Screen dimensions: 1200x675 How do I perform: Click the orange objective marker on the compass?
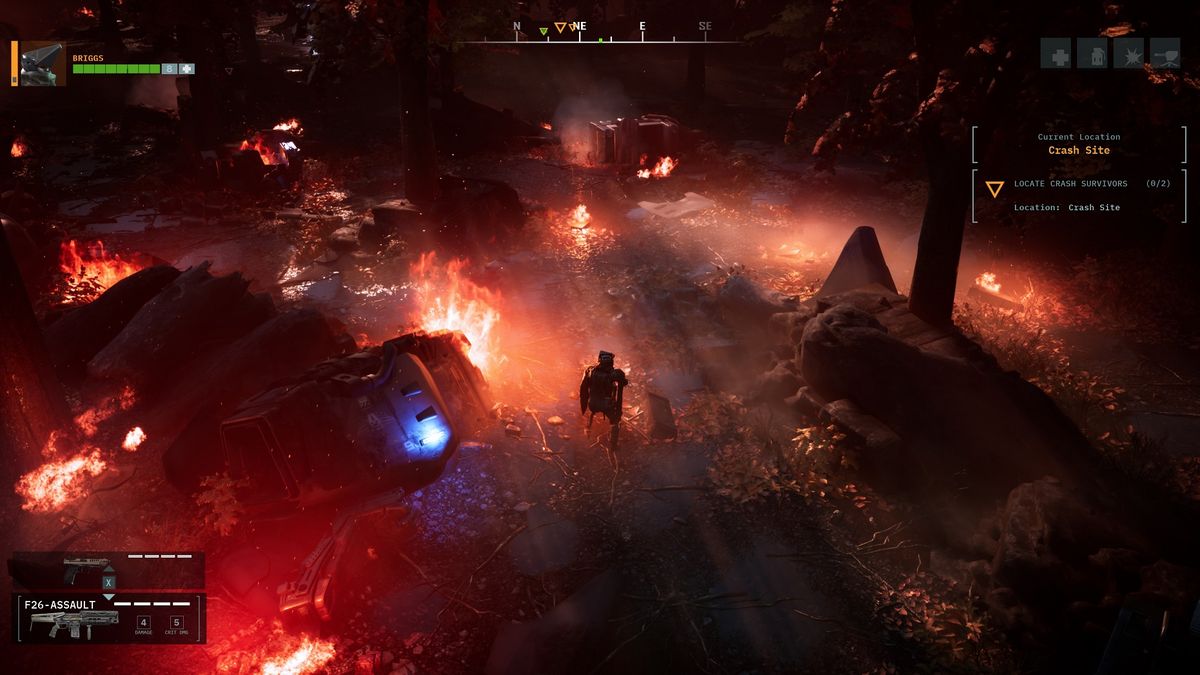pyautogui.click(x=560, y=28)
